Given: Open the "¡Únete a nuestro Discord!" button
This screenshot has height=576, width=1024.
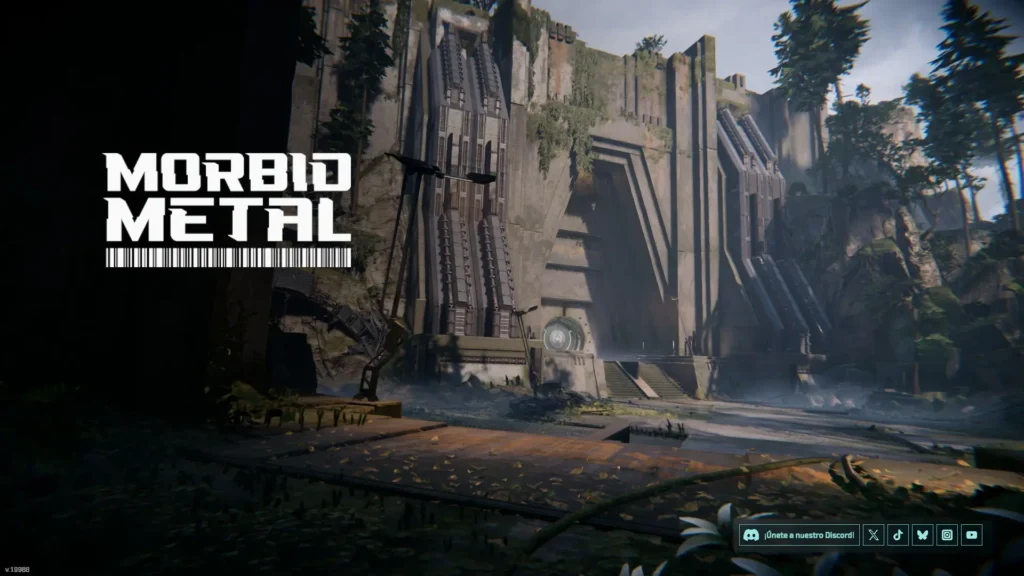Looking at the screenshot, I should [x=799, y=535].
